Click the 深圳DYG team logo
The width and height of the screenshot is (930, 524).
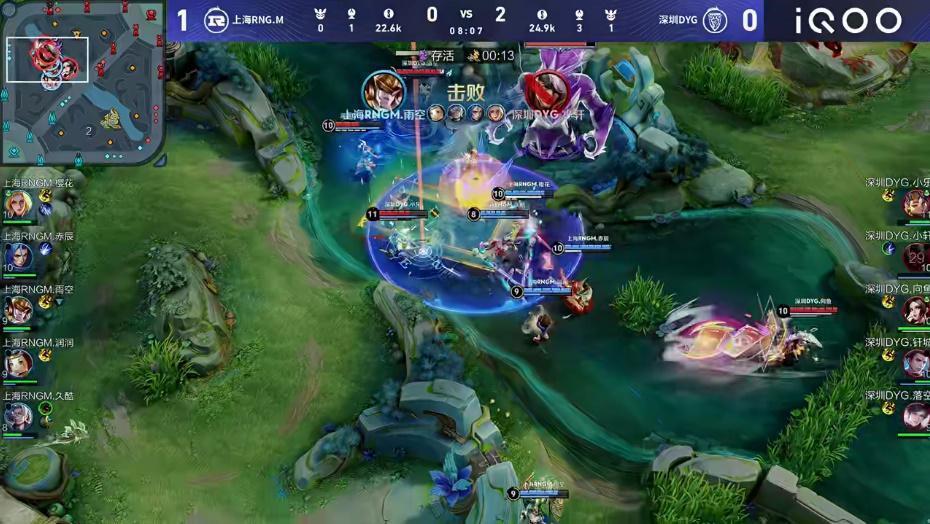pos(714,20)
